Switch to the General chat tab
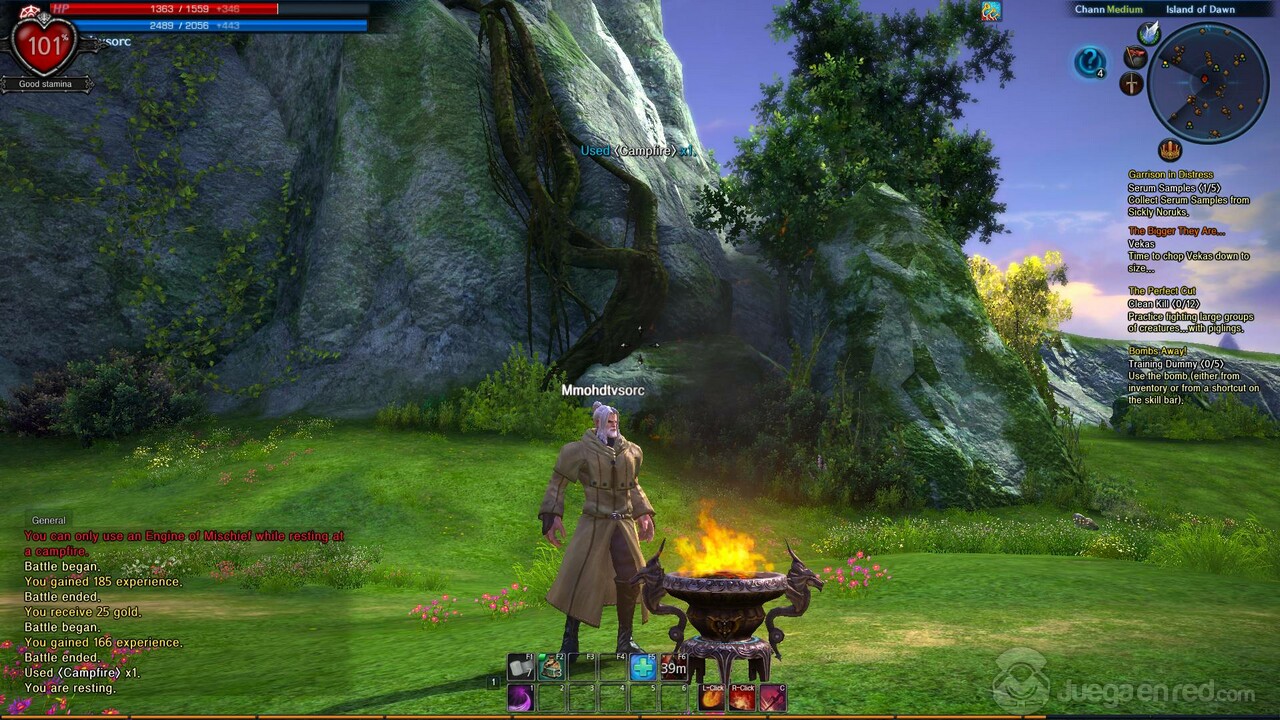1280x720 pixels. click(x=48, y=520)
